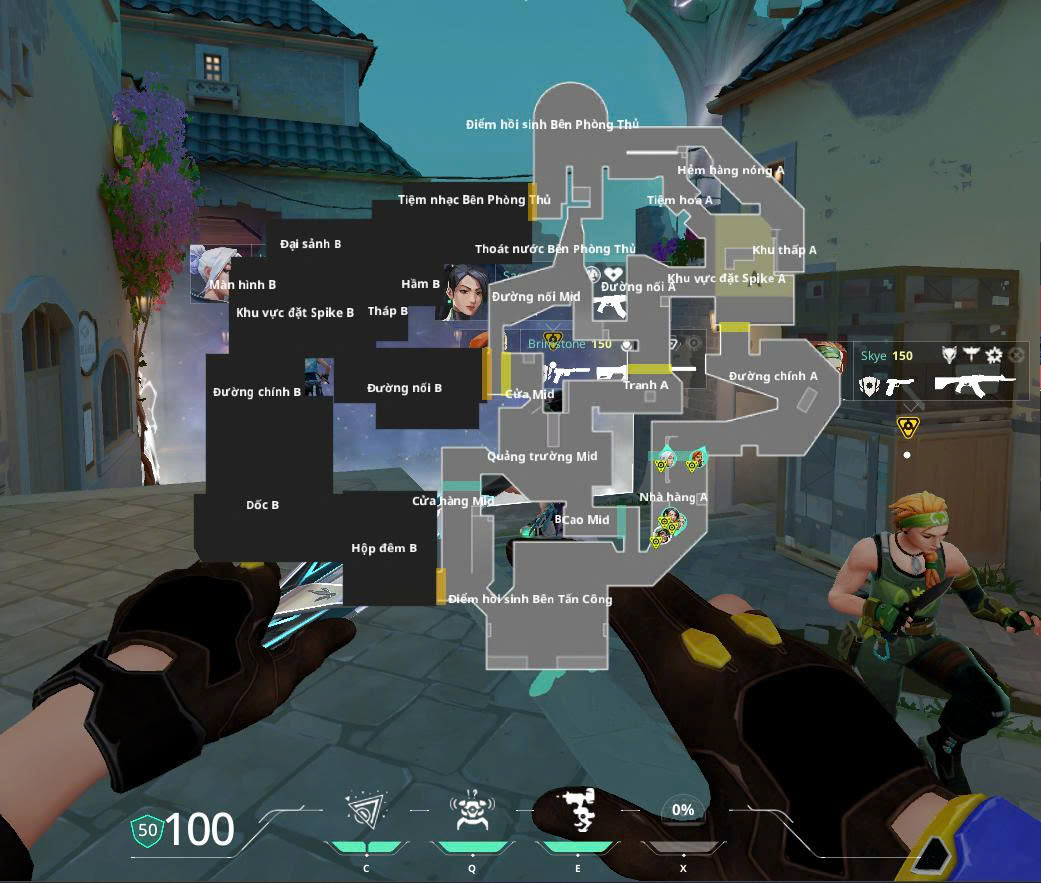This screenshot has width=1041, height=883.
Task: Ping the Tiệm hoa A location
Action: coord(680,200)
